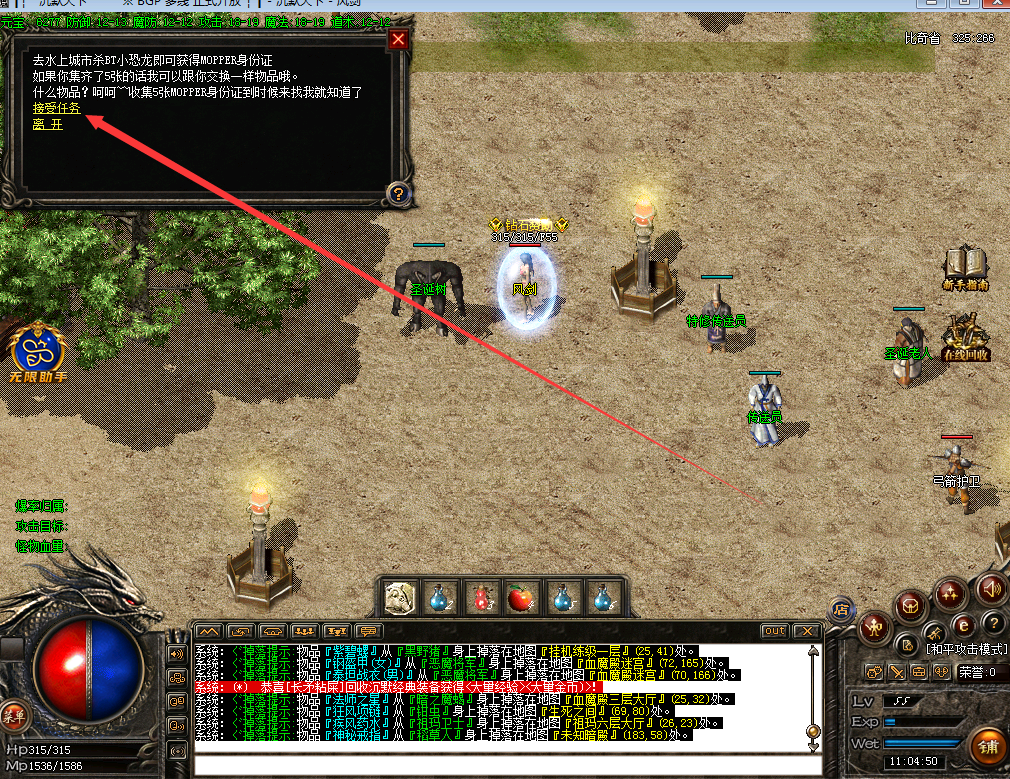Click the chat panel's out button
This screenshot has height=779, width=1010.
(x=774, y=631)
